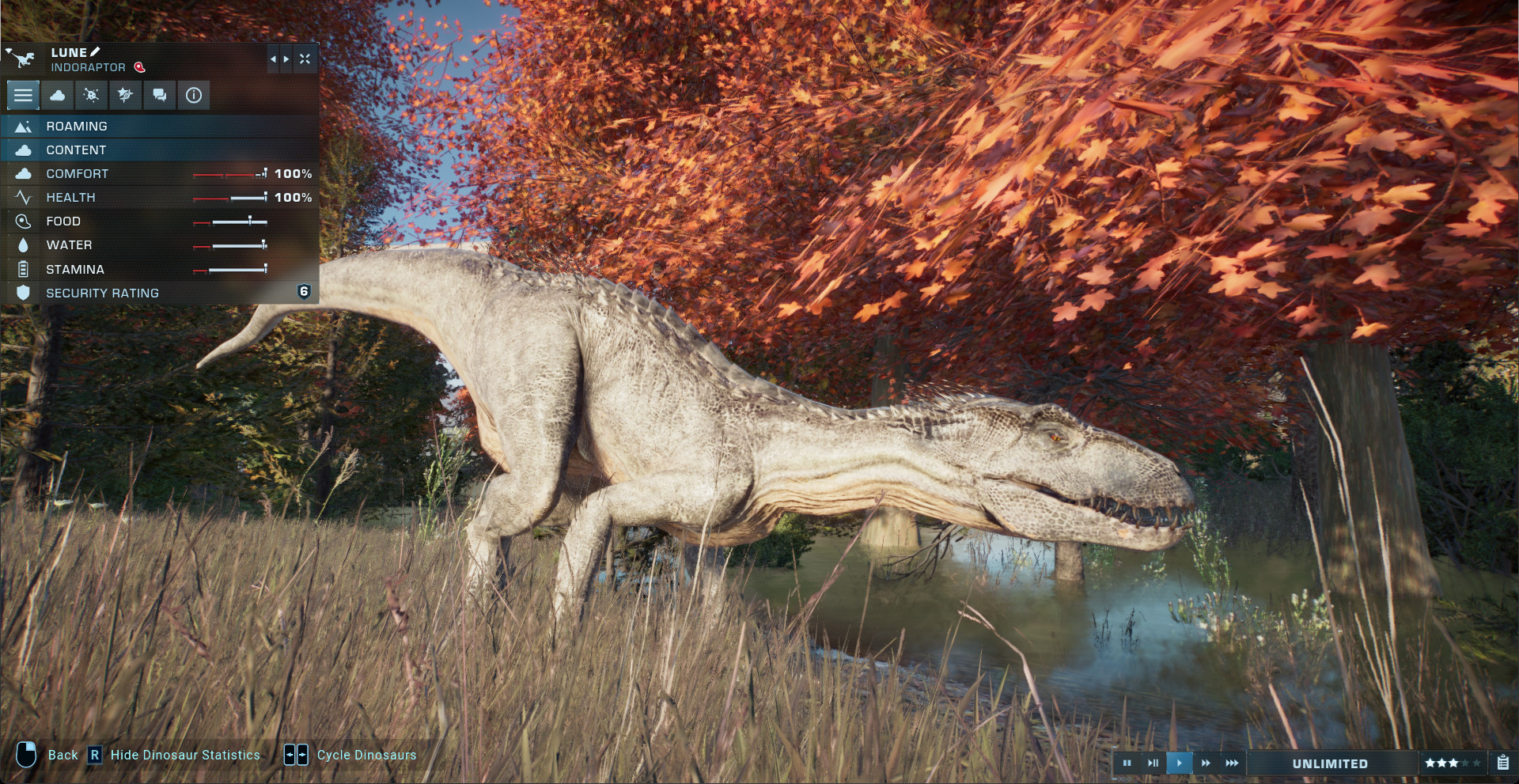Screen dimensions: 1519x784
Task: Select the Roaming status row
Action: [158, 127]
